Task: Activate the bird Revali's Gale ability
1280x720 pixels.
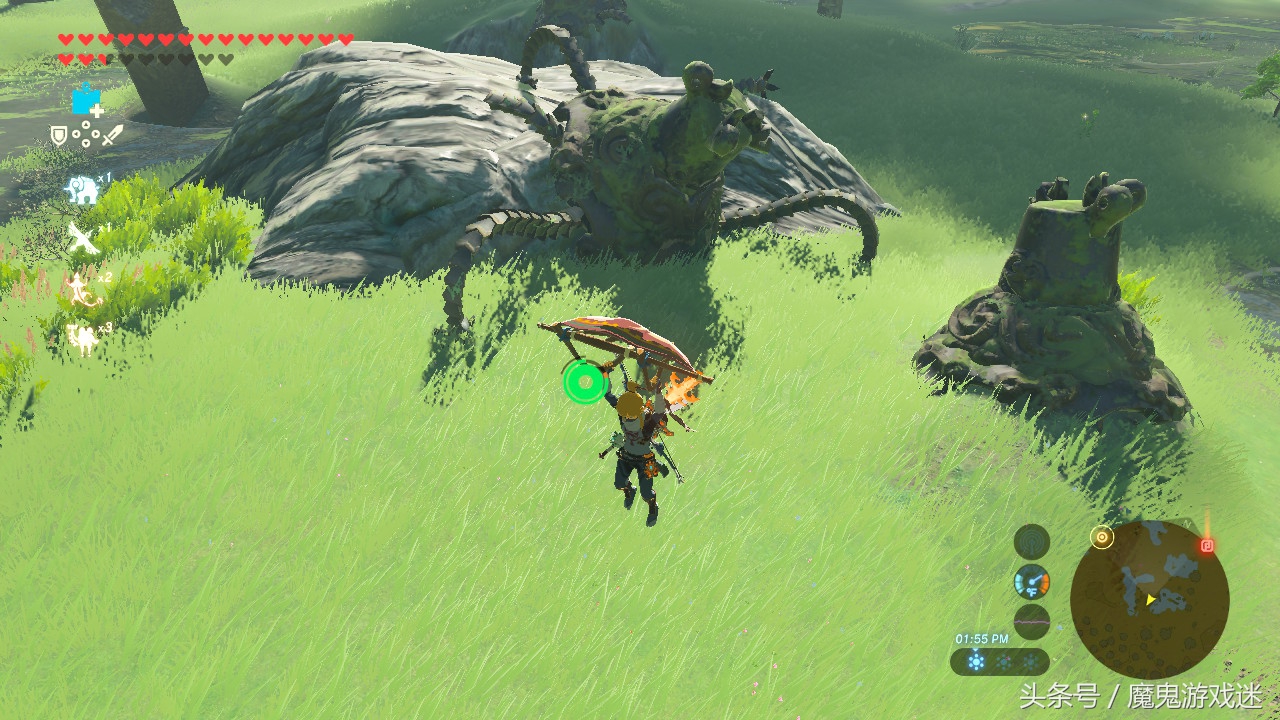Action: (82, 238)
